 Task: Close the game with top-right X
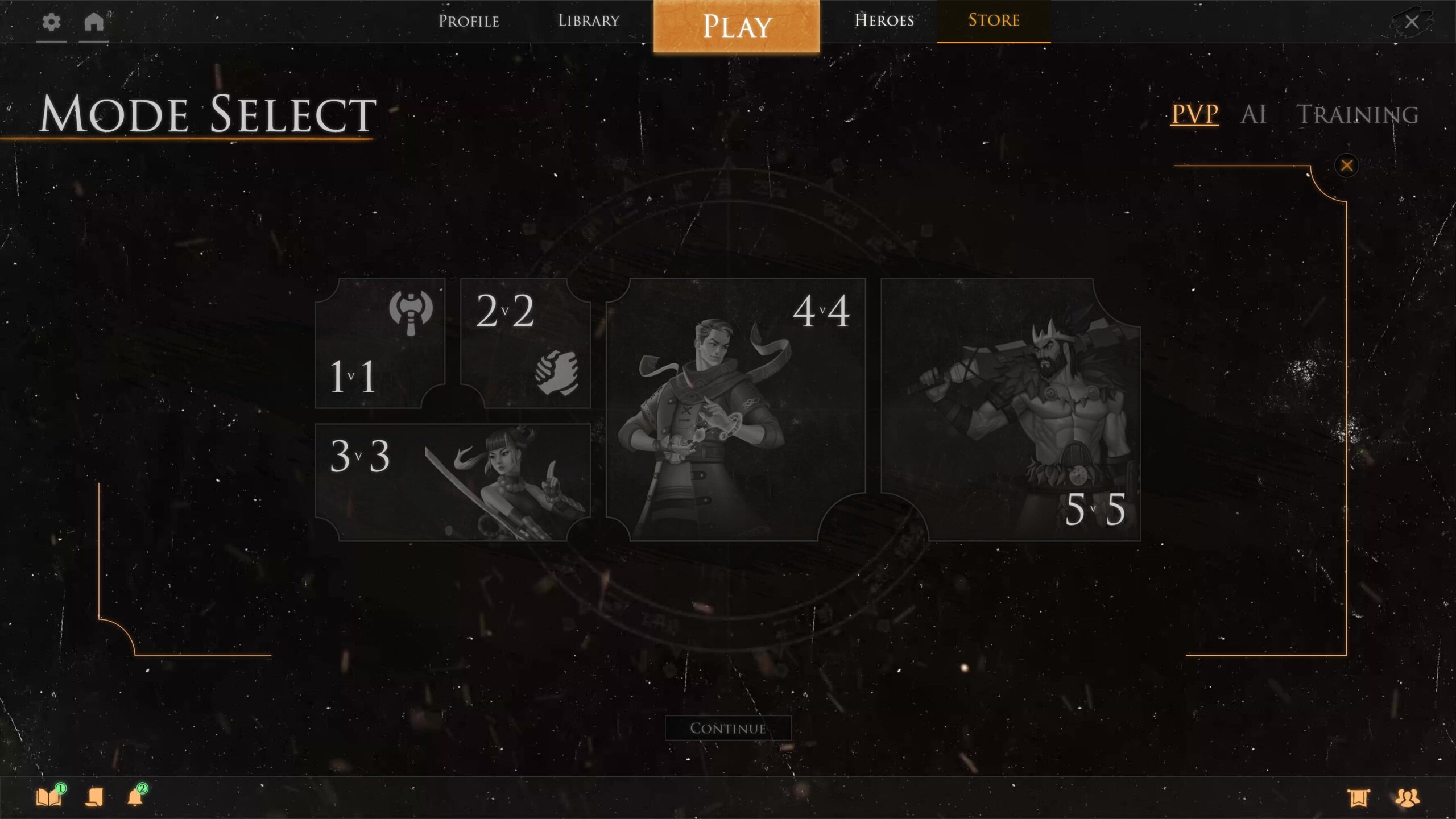[x=1411, y=22]
